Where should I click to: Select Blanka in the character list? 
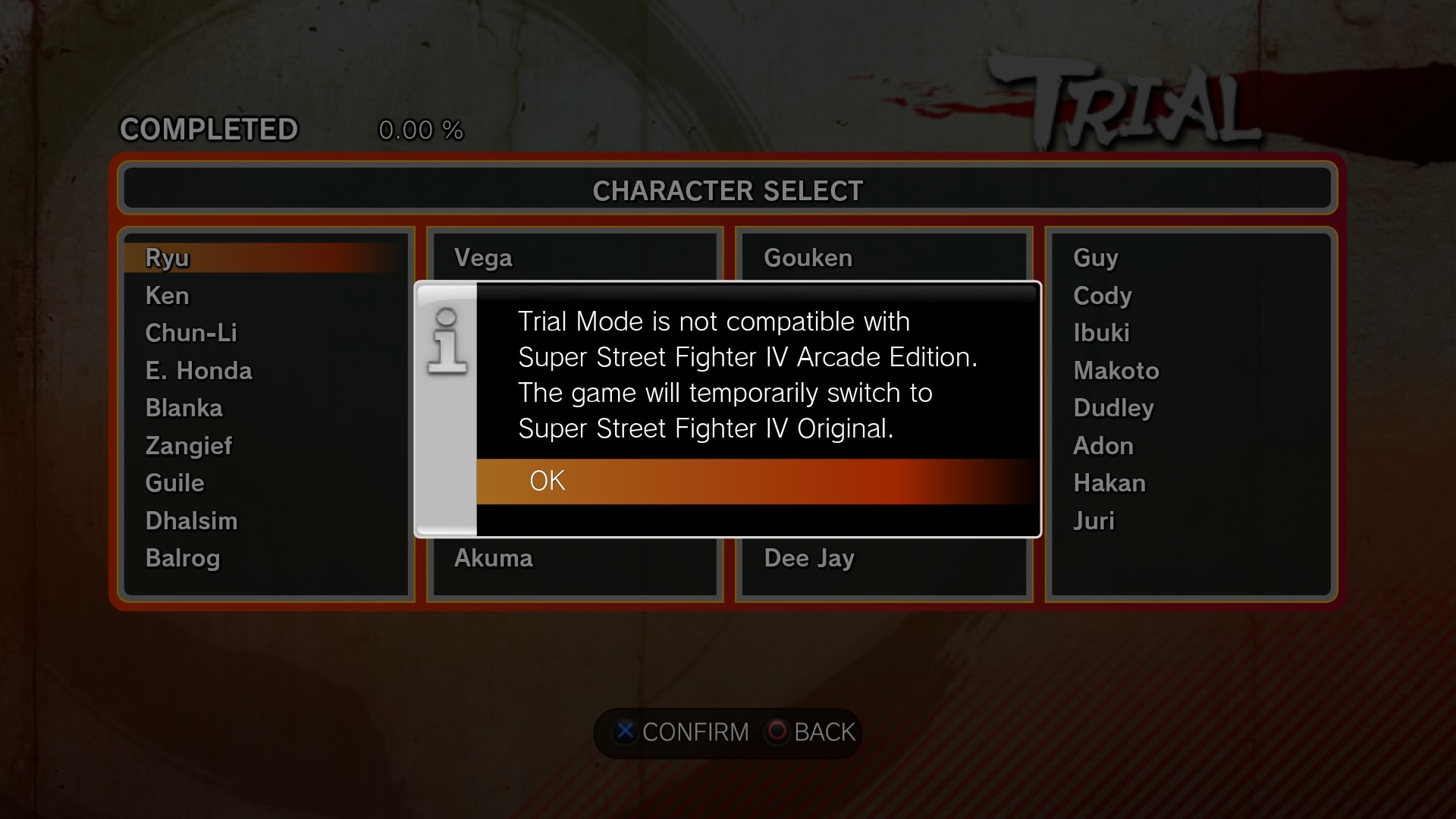tap(184, 407)
